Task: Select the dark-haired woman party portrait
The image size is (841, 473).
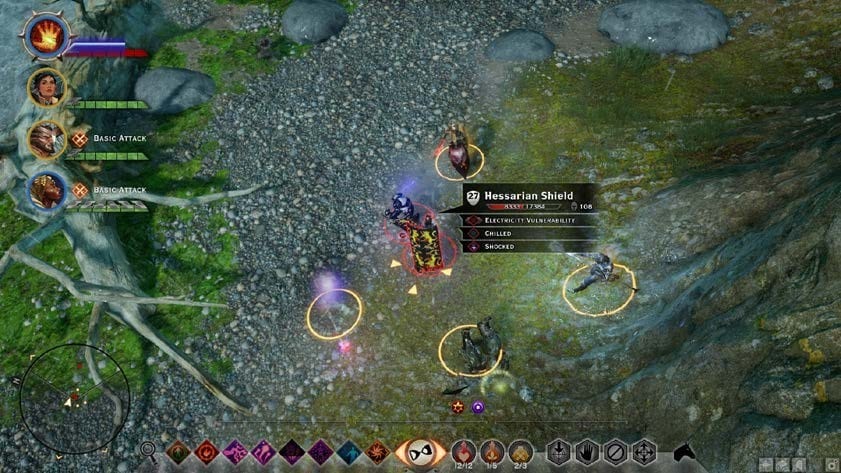Action: coord(46,87)
